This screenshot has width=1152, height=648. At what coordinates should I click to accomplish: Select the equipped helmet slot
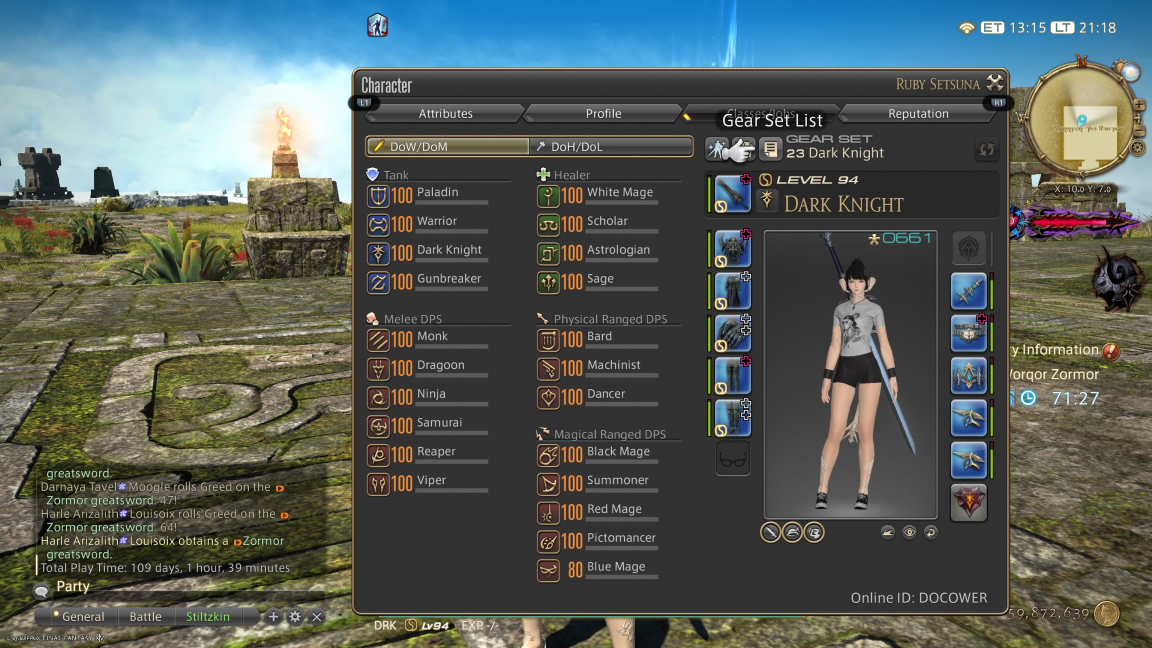point(733,248)
